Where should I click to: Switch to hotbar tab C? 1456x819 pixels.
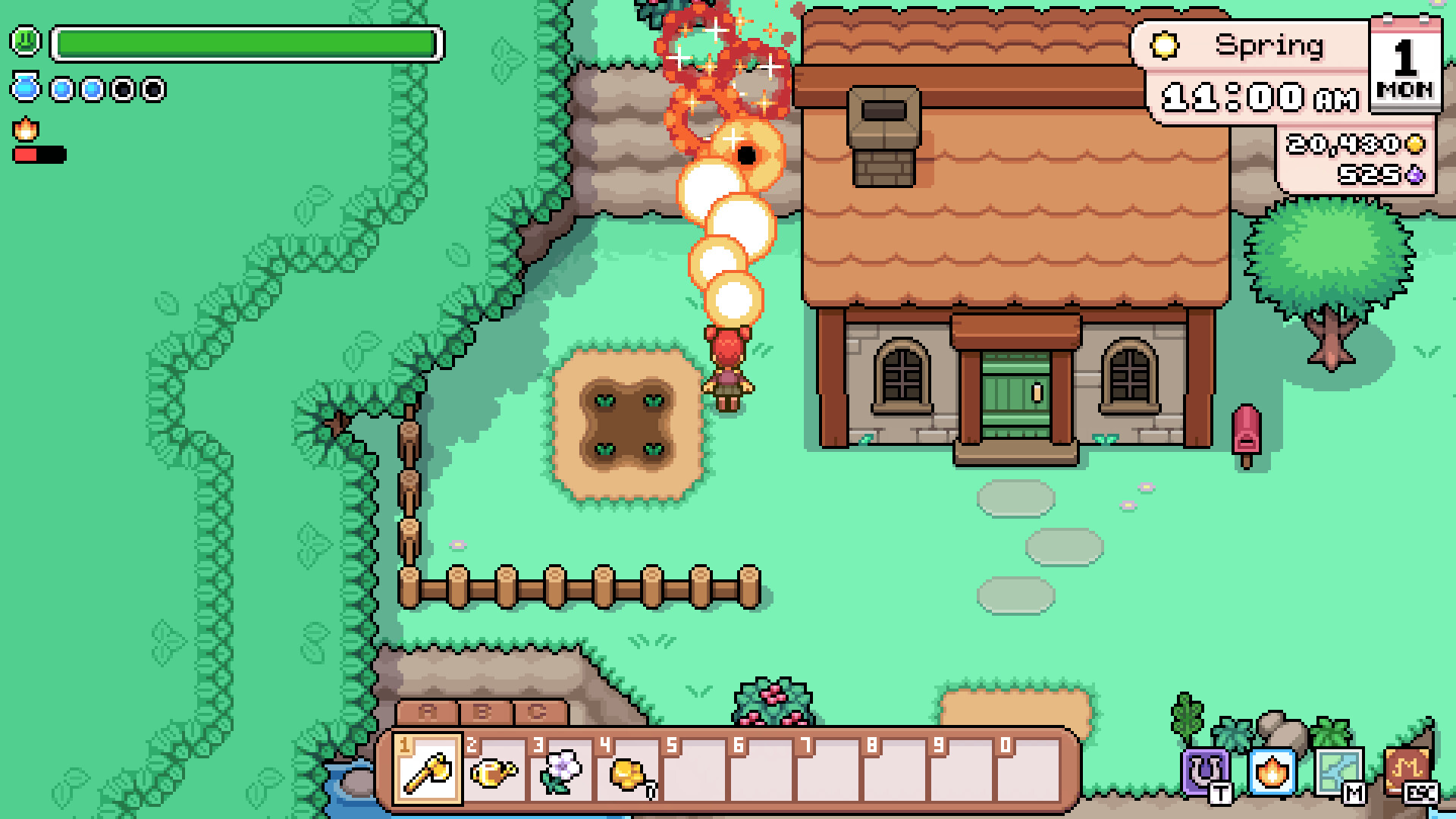(x=538, y=711)
